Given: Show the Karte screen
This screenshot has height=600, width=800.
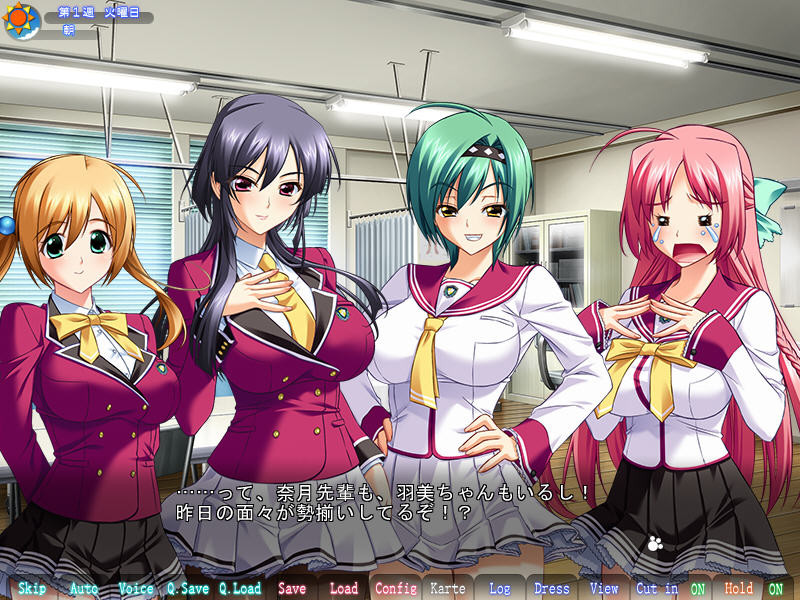Looking at the screenshot, I should coord(448,588).
